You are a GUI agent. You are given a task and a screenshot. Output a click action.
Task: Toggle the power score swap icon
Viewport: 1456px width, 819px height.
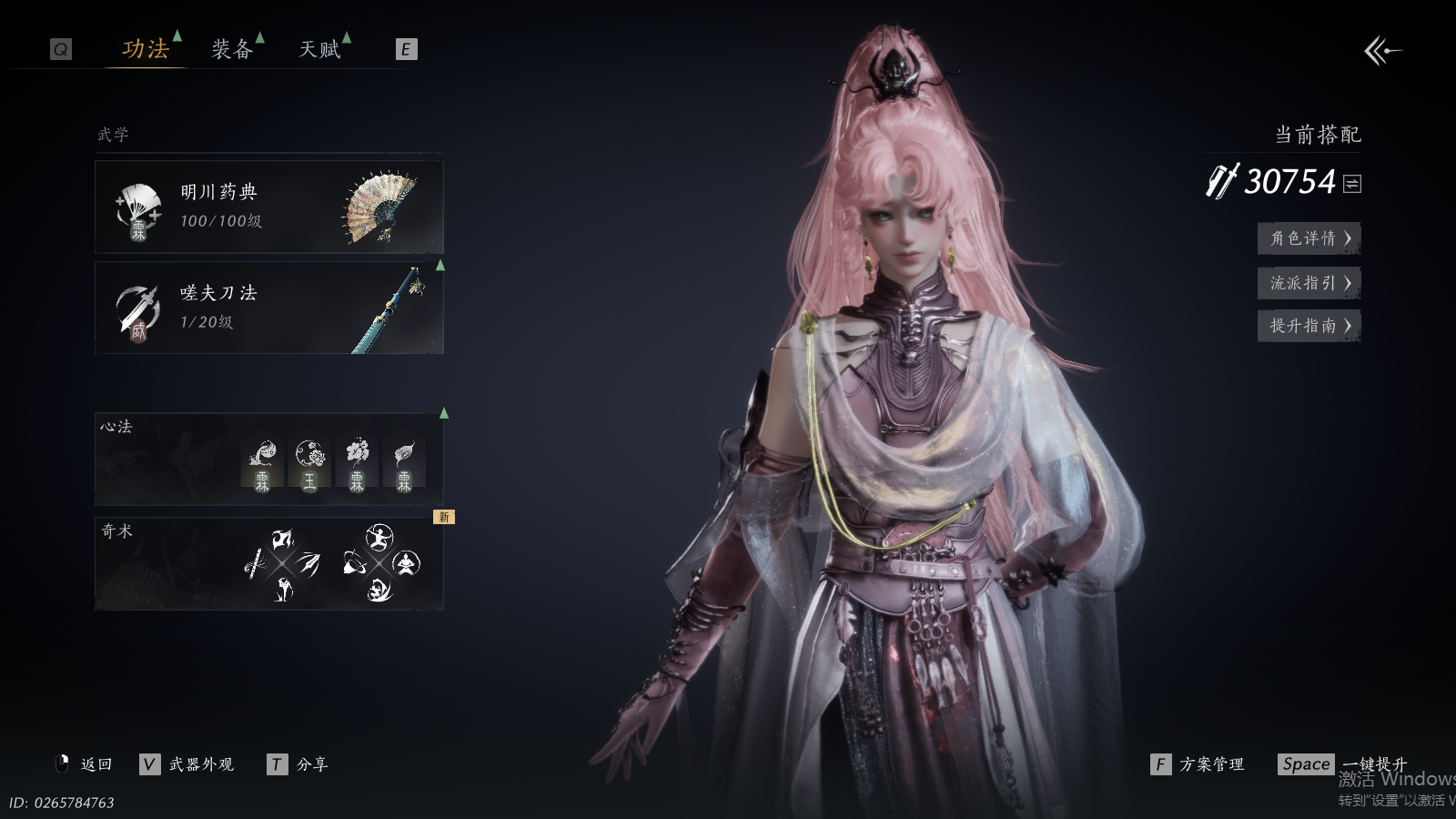click(x=1352, y=184)
